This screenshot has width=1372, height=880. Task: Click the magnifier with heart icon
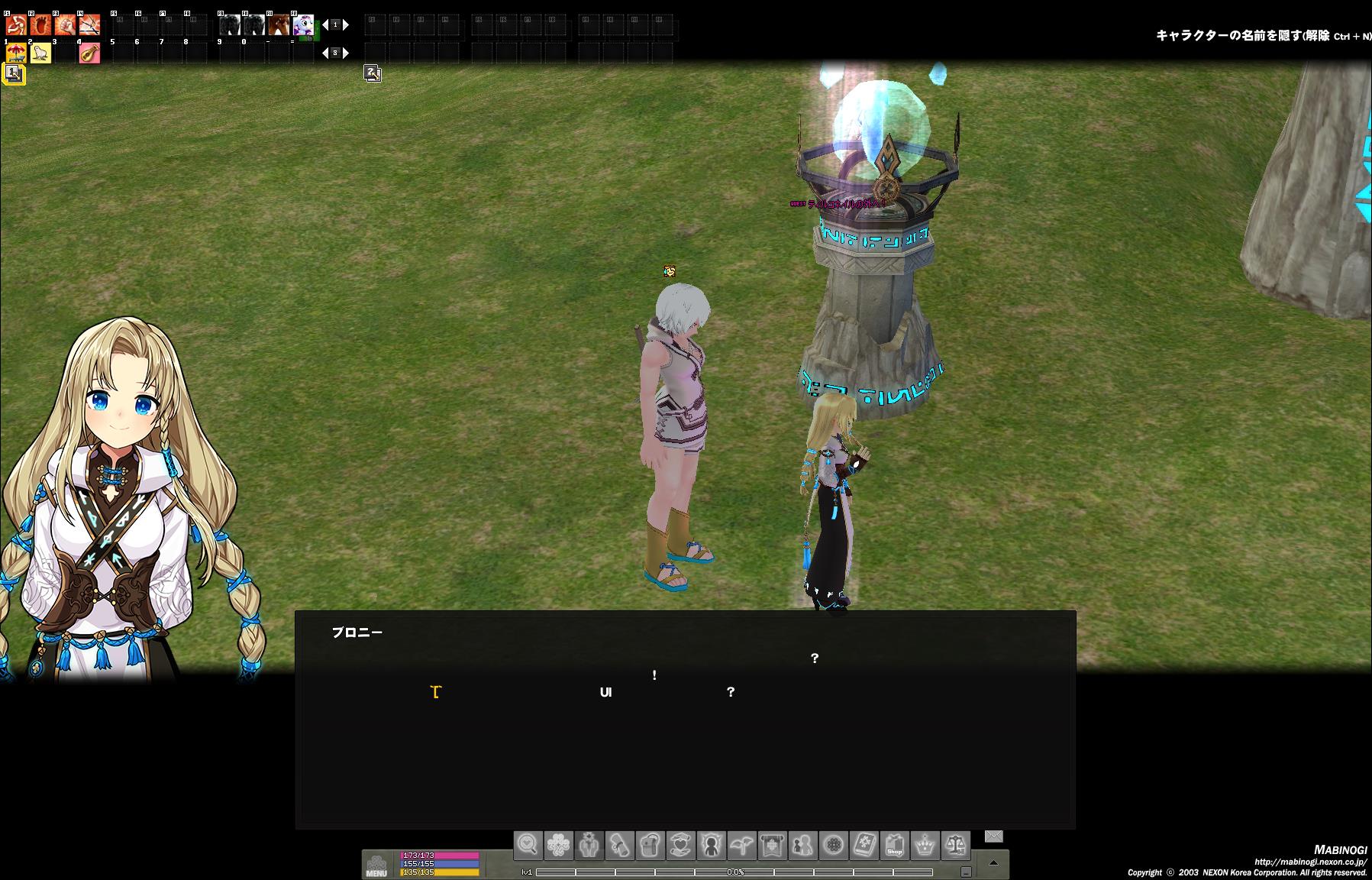point(528,846)
